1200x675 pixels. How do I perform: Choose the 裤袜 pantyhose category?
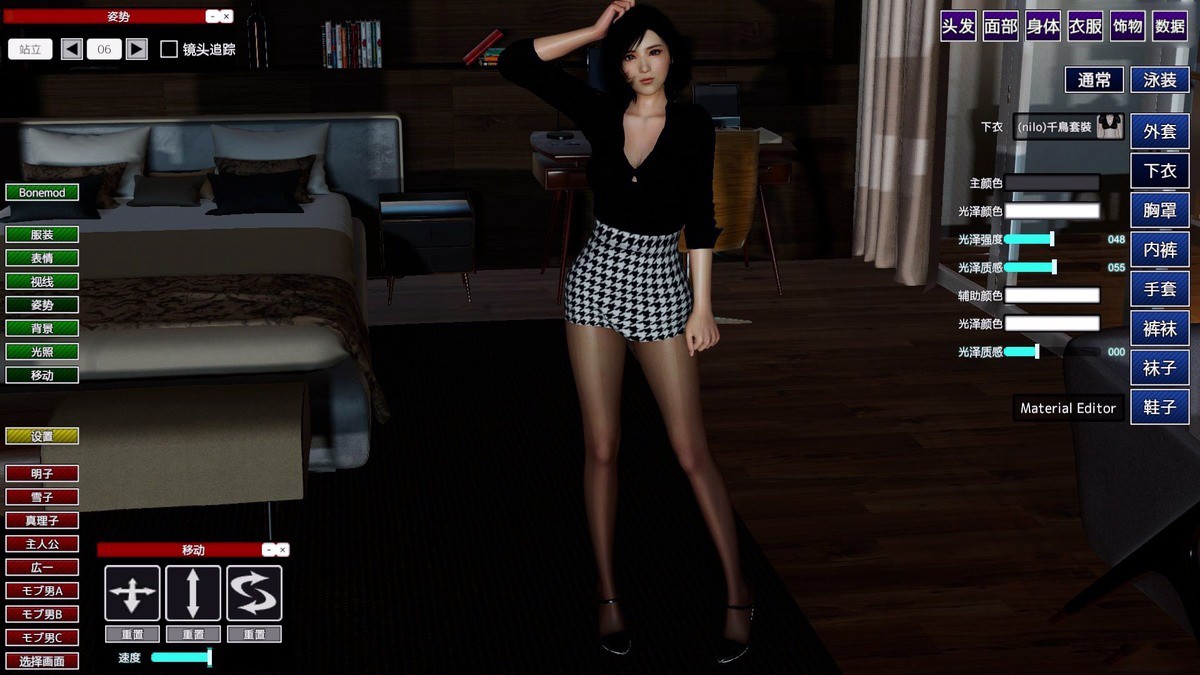click(1160, 328)
